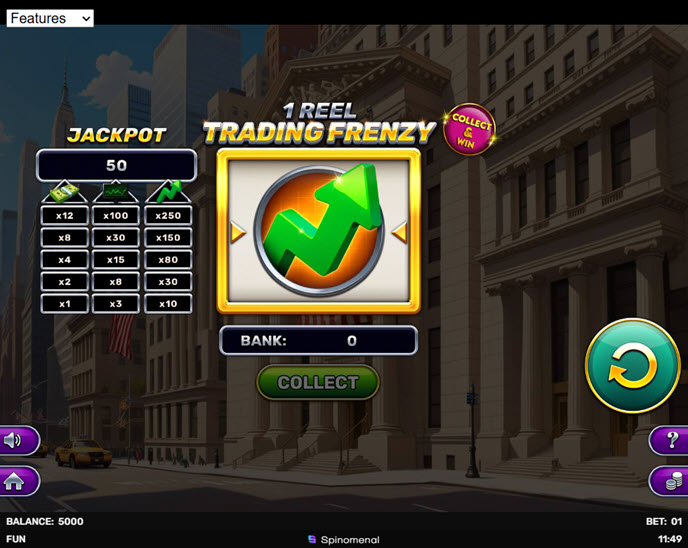Spin the reel with the green circular button

coord(632,366)
